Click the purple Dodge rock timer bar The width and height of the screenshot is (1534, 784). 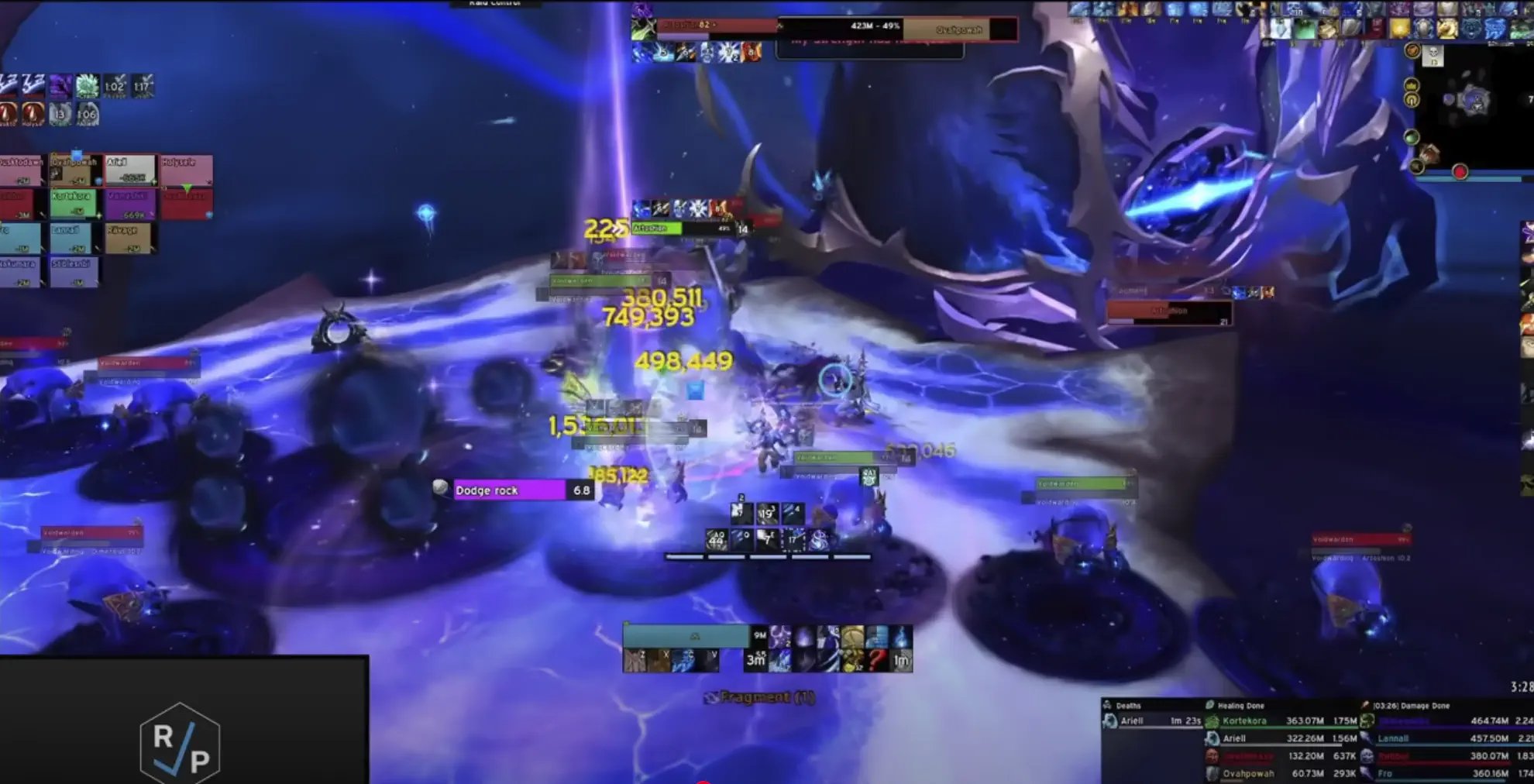511,490
